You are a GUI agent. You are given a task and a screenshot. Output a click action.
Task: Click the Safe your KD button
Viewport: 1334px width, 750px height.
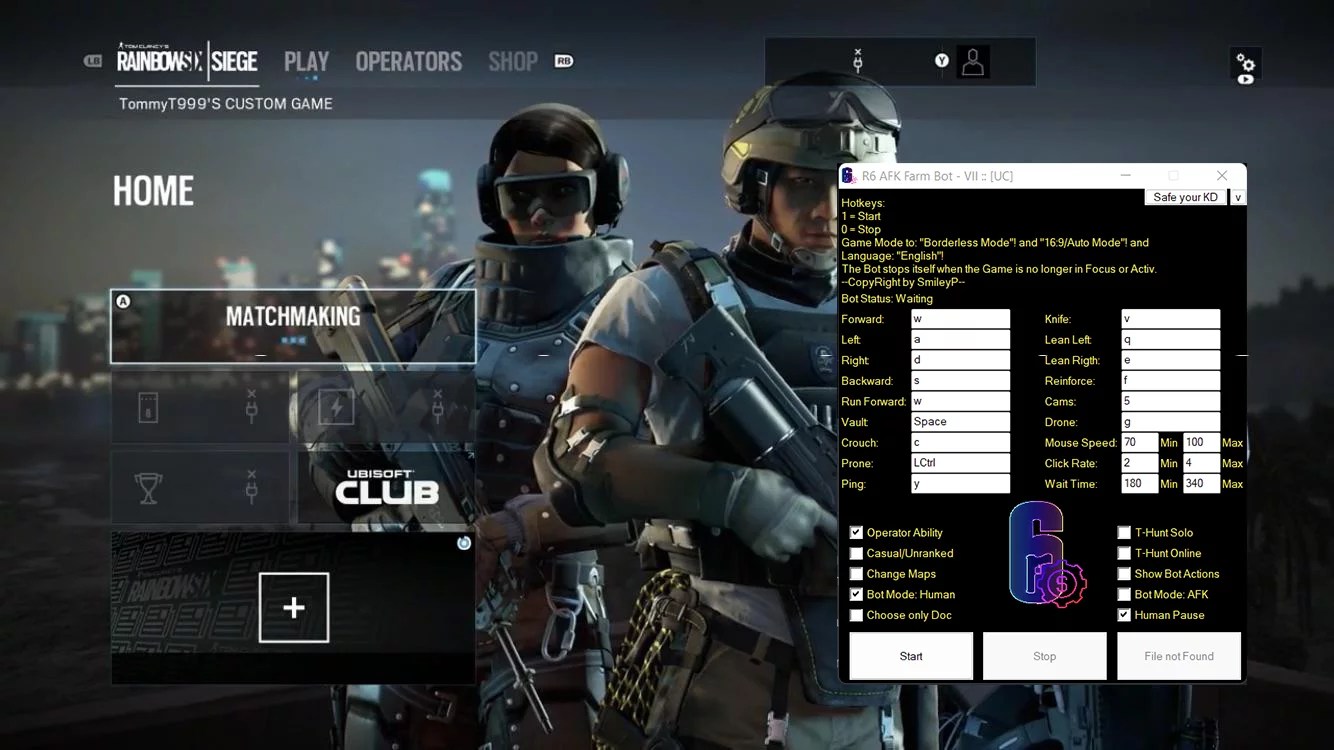coord(1185,197)
